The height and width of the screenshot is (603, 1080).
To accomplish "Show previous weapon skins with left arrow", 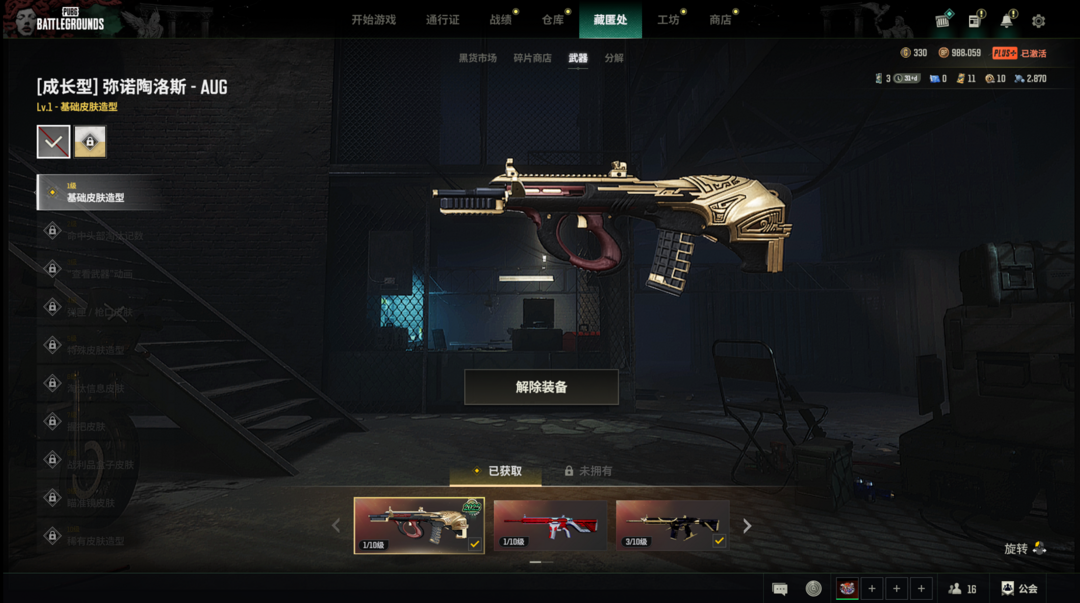I will pyautogui.click(x=336, y=526).
